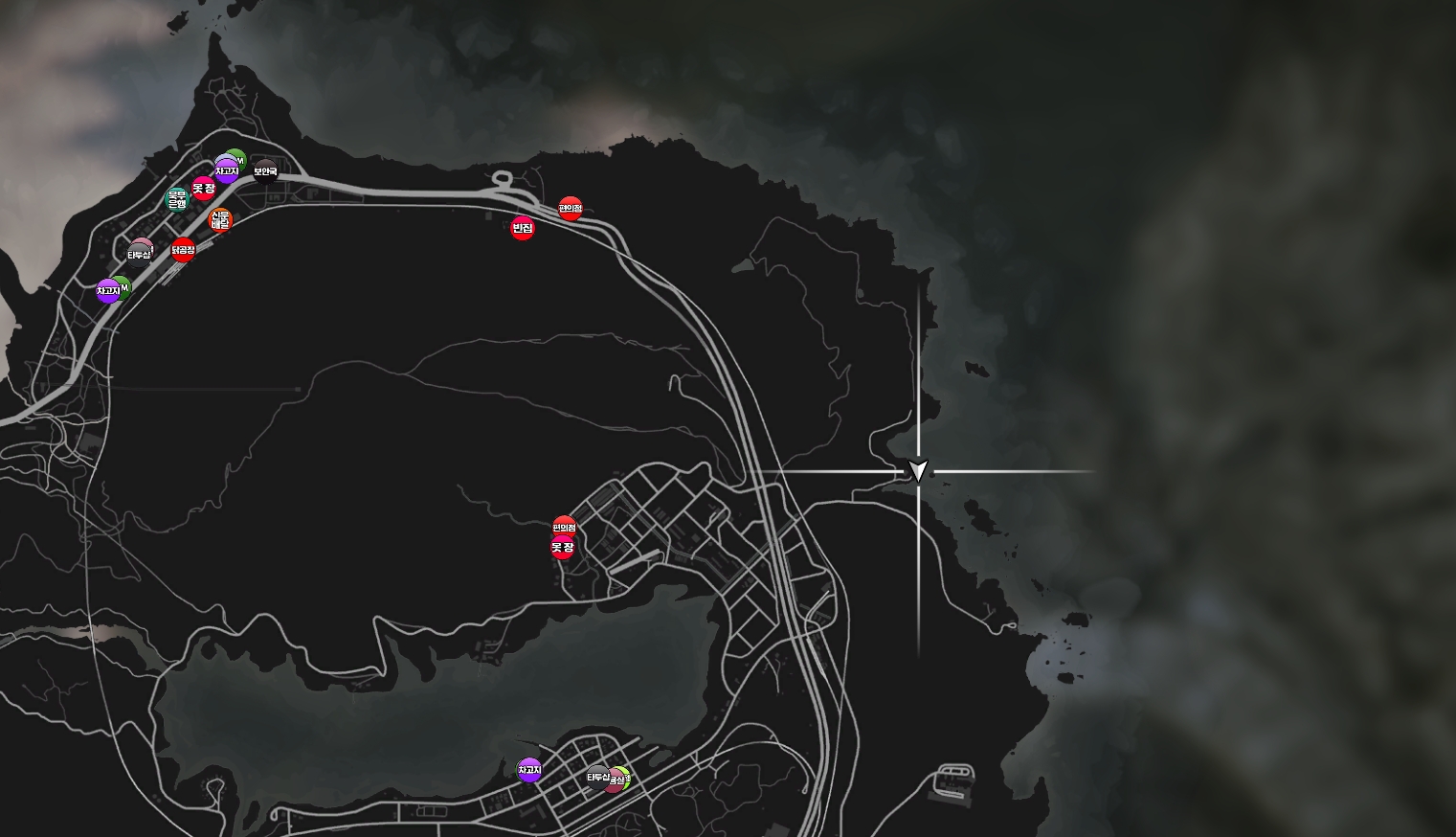
Task: Select the red 닭공장 map marker
Action: click(x=183, y=251)
